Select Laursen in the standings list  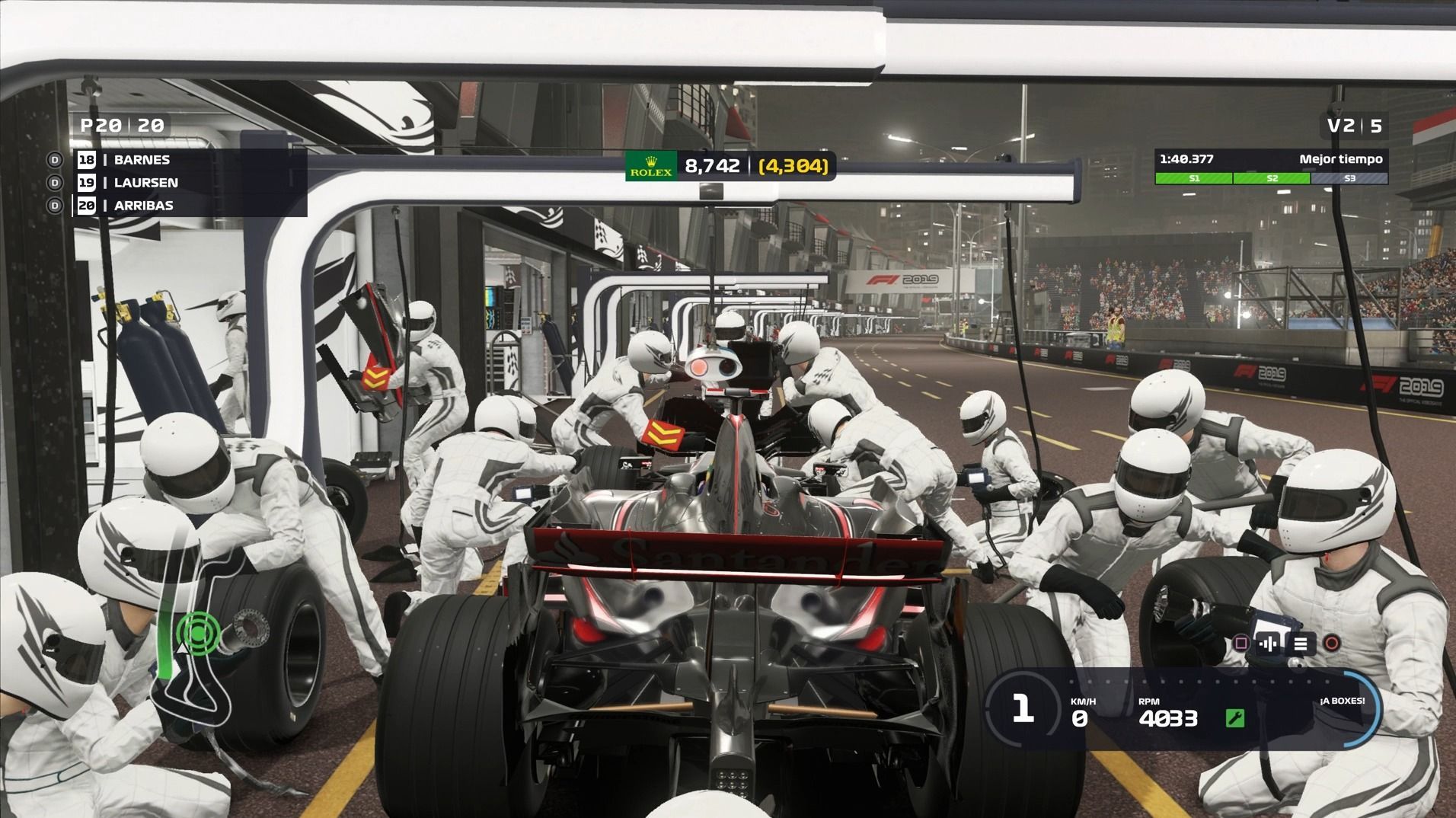pyautogui.click(x=145, y=183)
